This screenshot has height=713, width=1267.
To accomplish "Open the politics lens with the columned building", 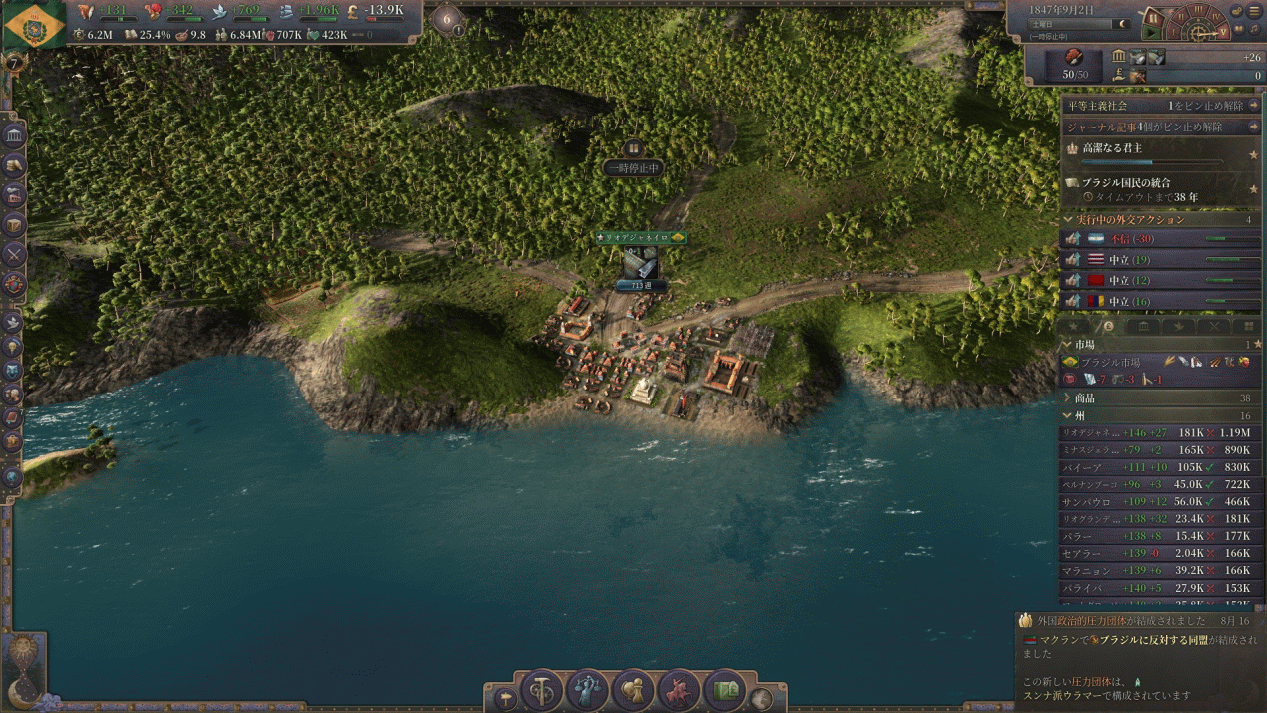I will pos(14,134).
